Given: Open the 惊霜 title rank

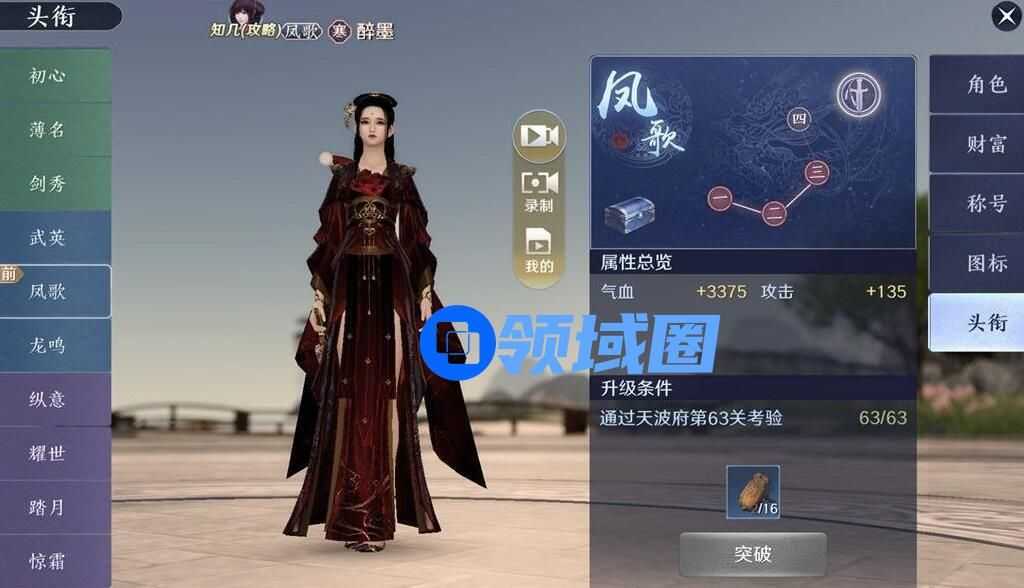Looking at the screenshot, I should point(50,561).
